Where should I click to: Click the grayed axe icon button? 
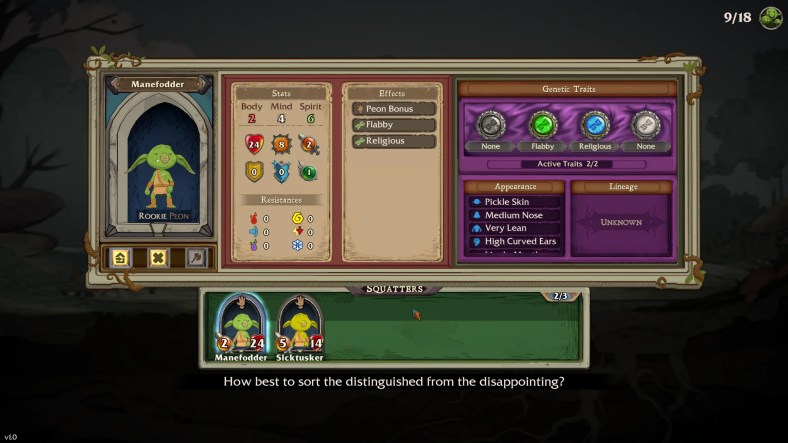pyautogui.click(x=196, y=257)
